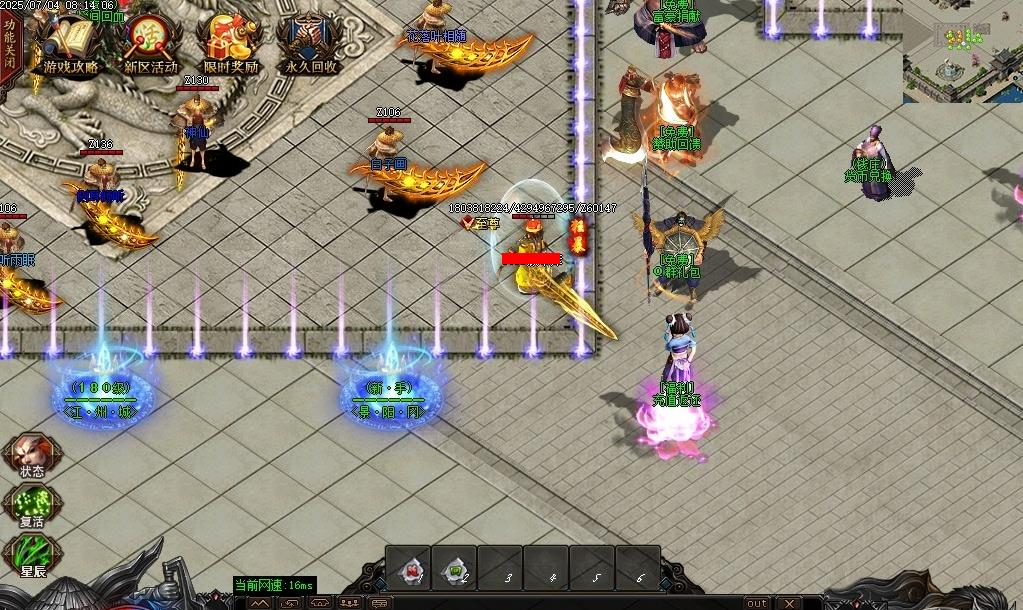Open the 永久回收 recycling menu
This screenshot has height=610, width=1023.
tap(310, 45)
